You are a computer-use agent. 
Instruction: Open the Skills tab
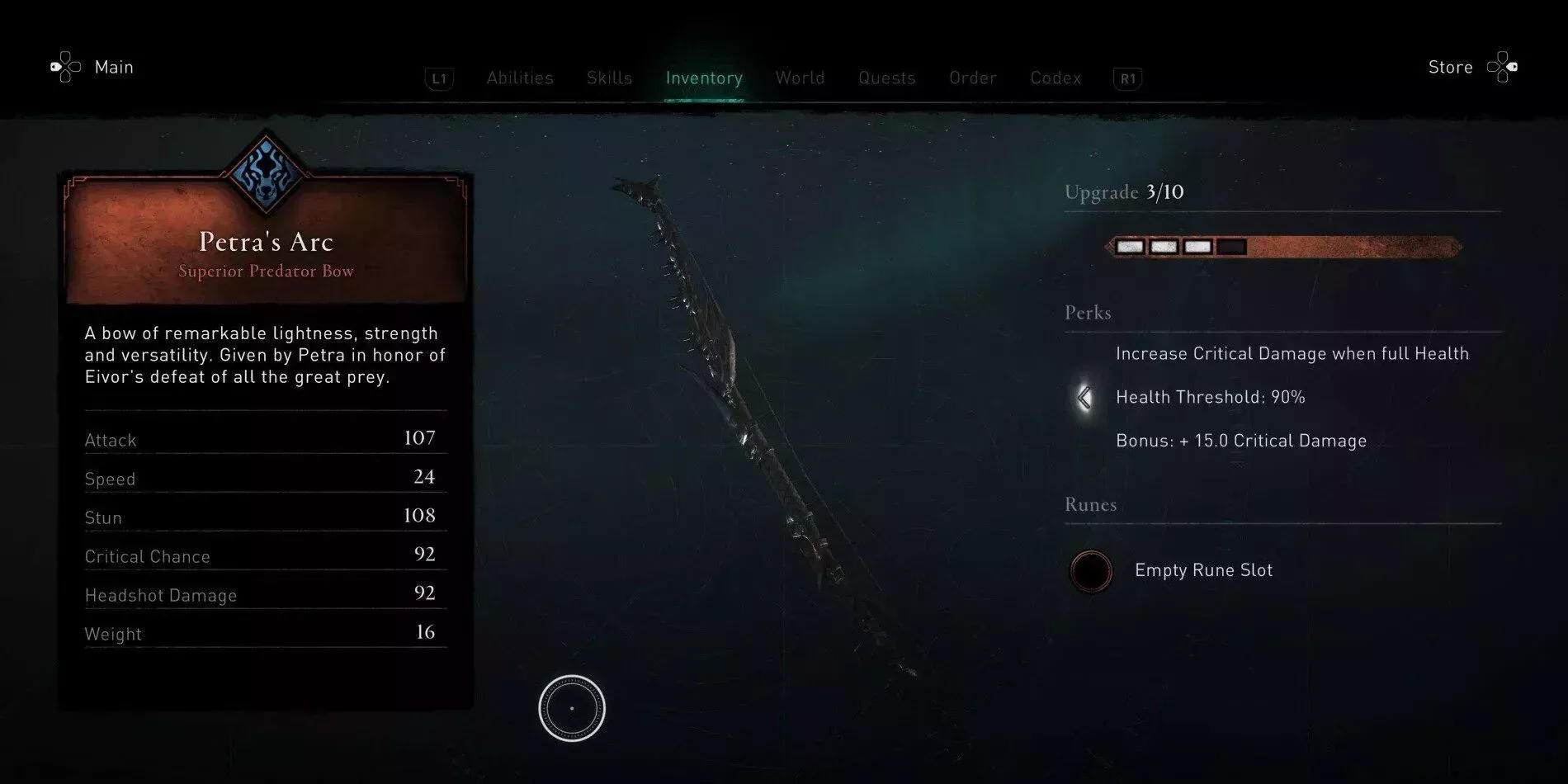pos(609,78)
